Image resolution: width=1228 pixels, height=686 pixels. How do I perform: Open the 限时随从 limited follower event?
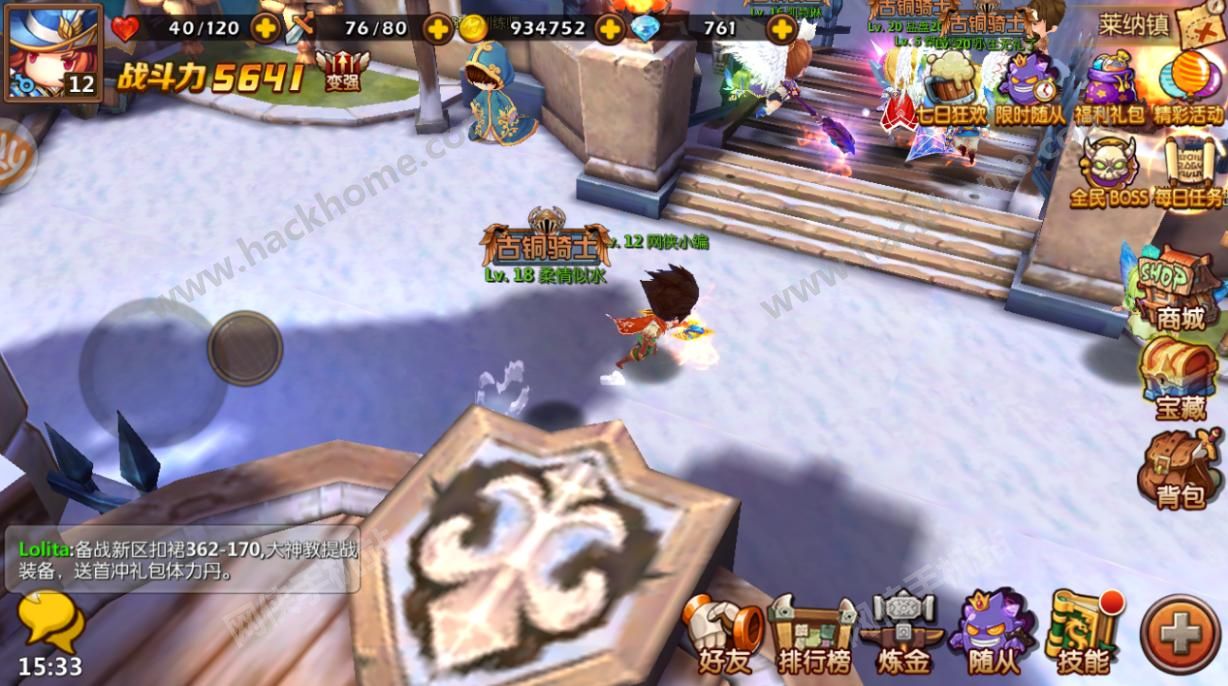(1032, 88)
